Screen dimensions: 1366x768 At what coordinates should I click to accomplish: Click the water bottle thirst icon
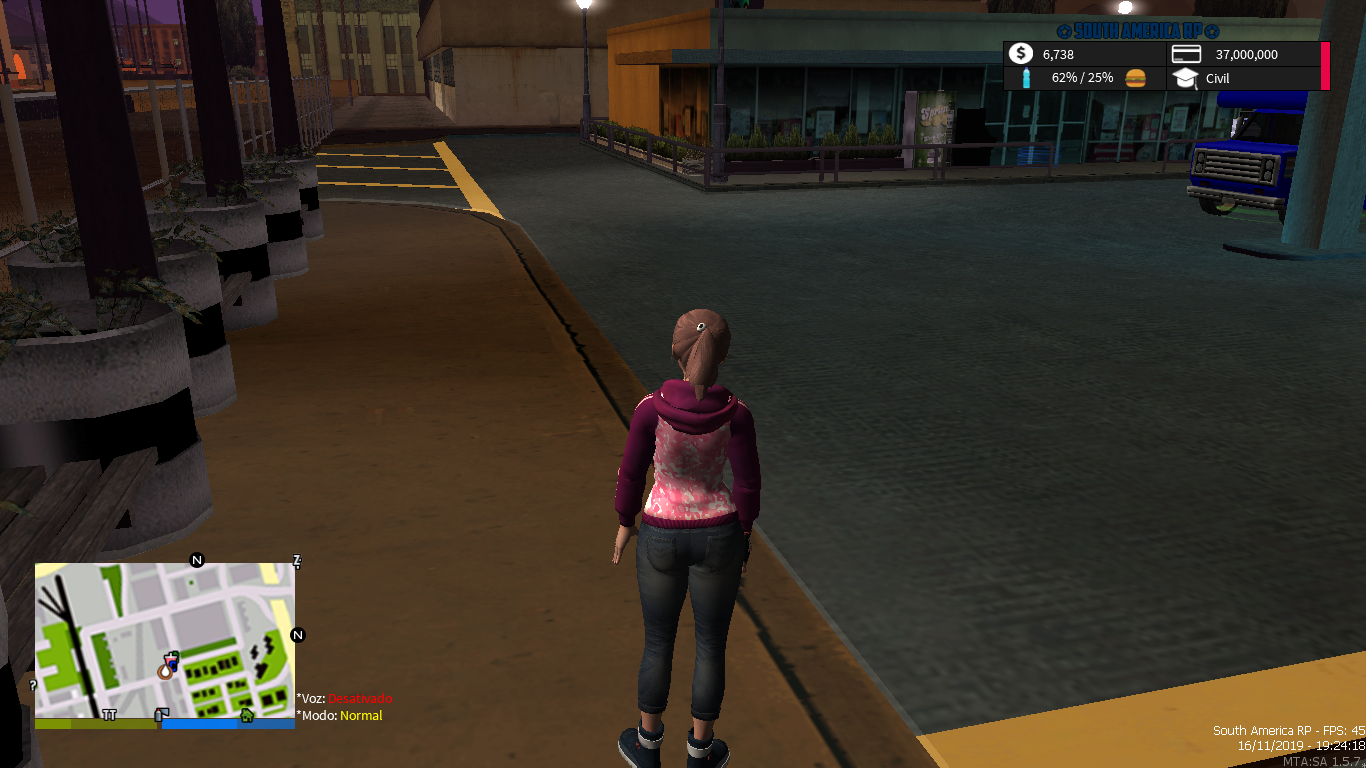coord(1025,78)
